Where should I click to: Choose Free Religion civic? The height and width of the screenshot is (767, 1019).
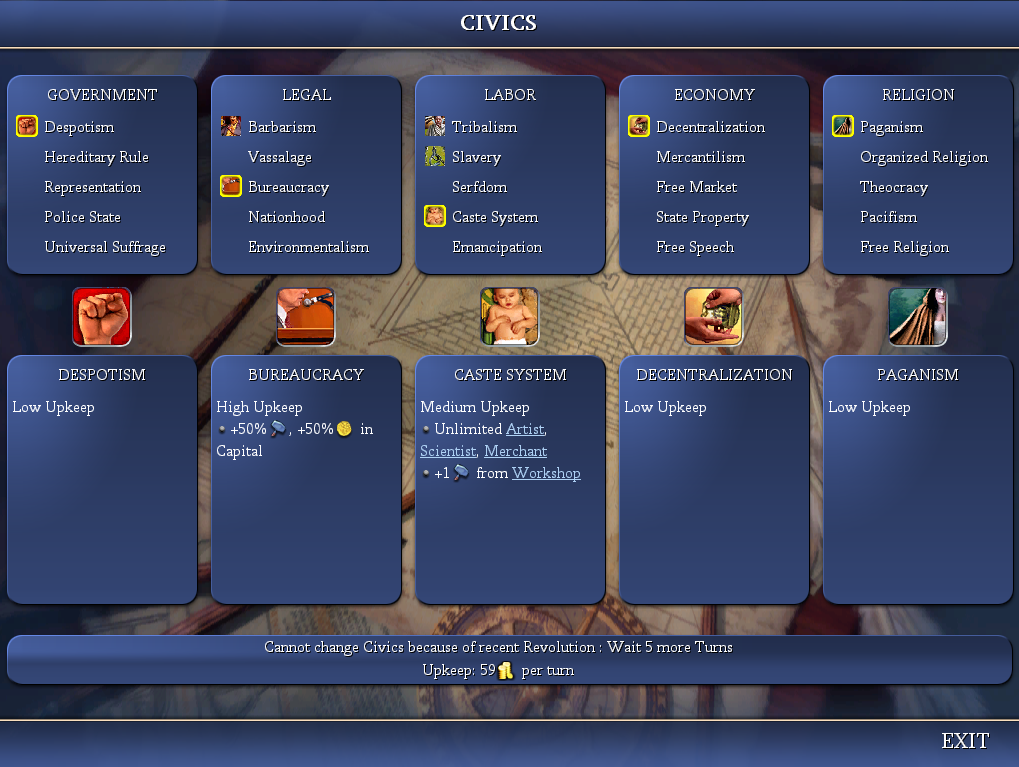(904, 247)
